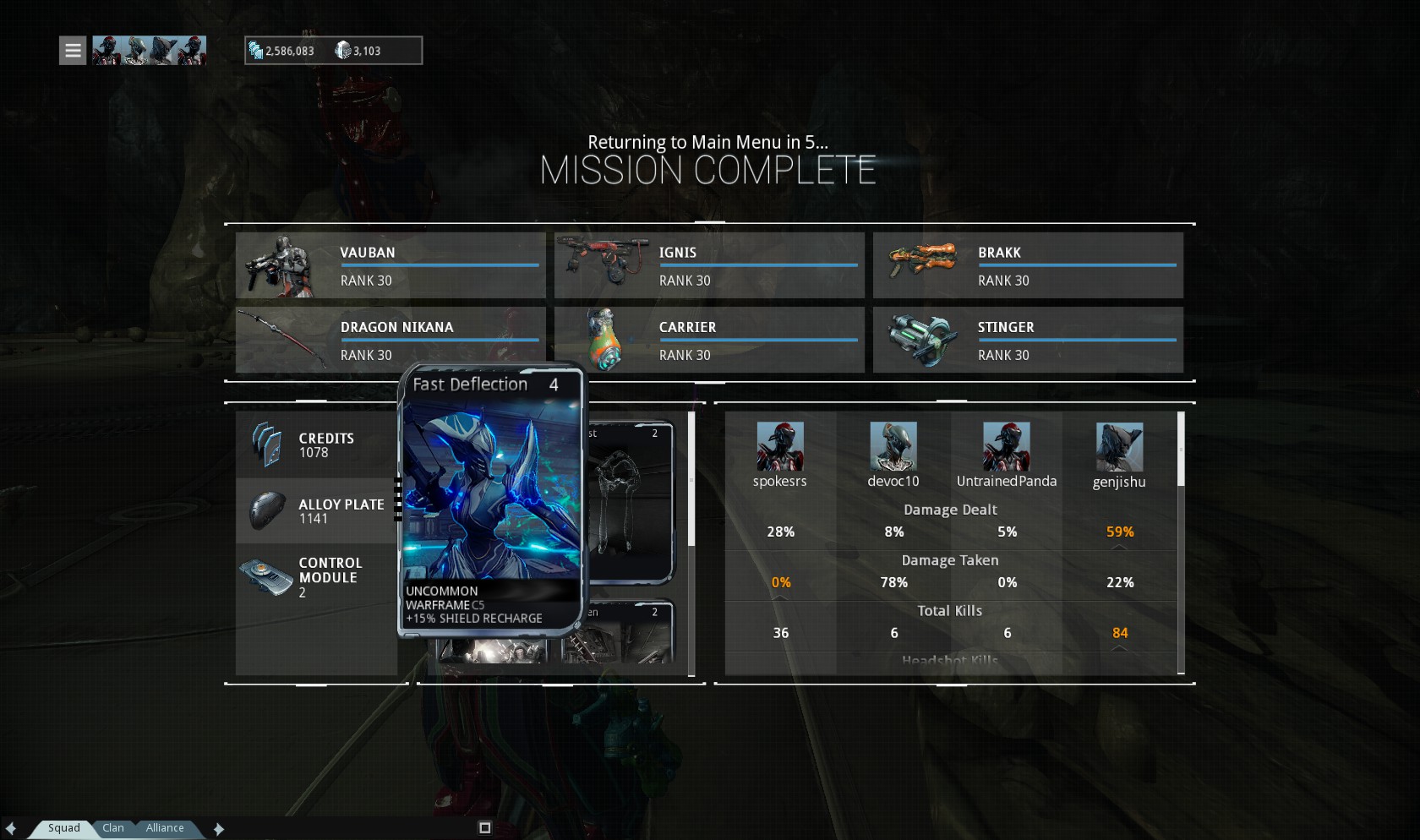Choose the Ignis weapon panel
1420x840 pixels.
709,265
